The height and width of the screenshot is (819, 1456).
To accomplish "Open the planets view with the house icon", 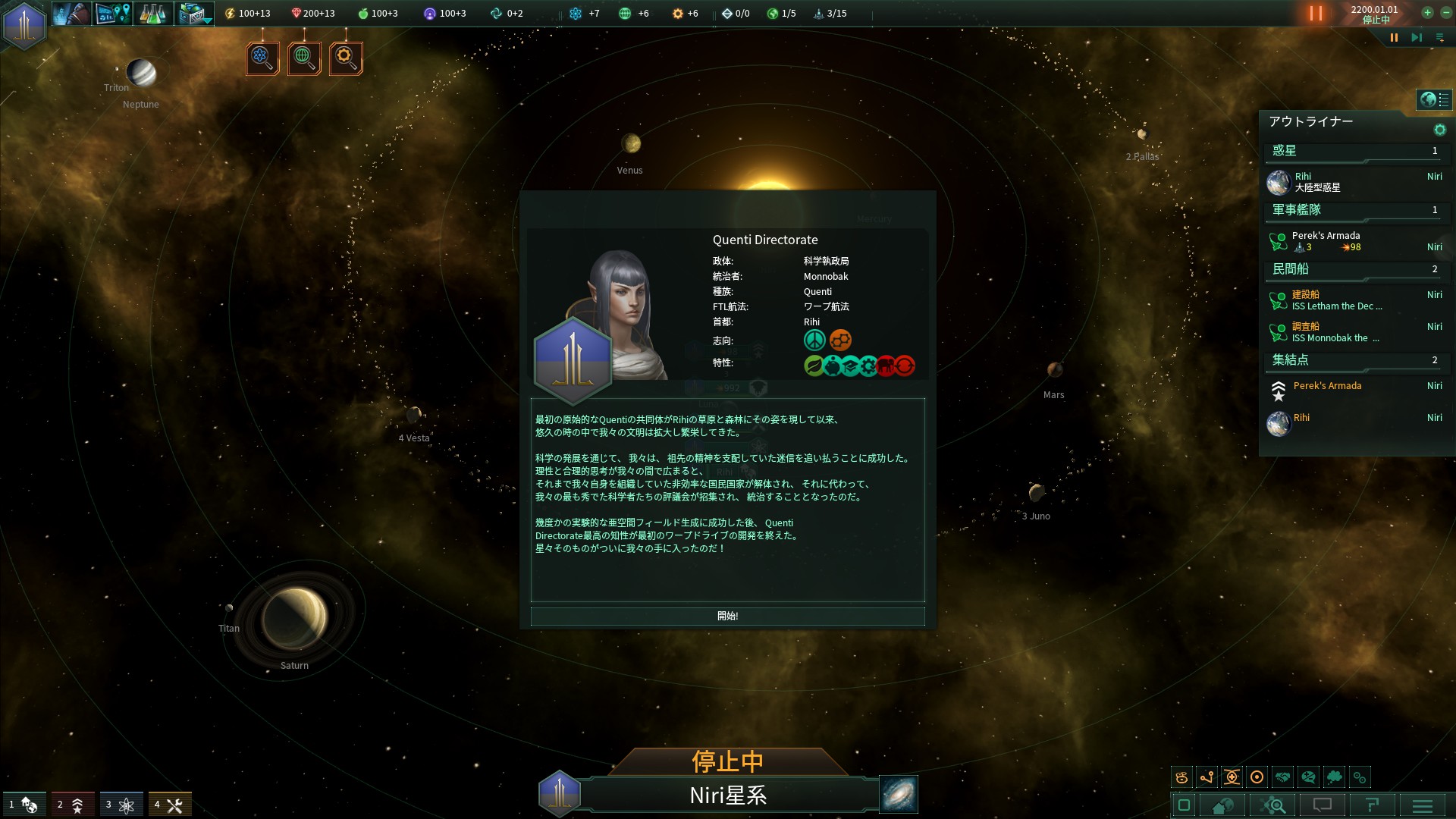I will [x=1222, y=805].
